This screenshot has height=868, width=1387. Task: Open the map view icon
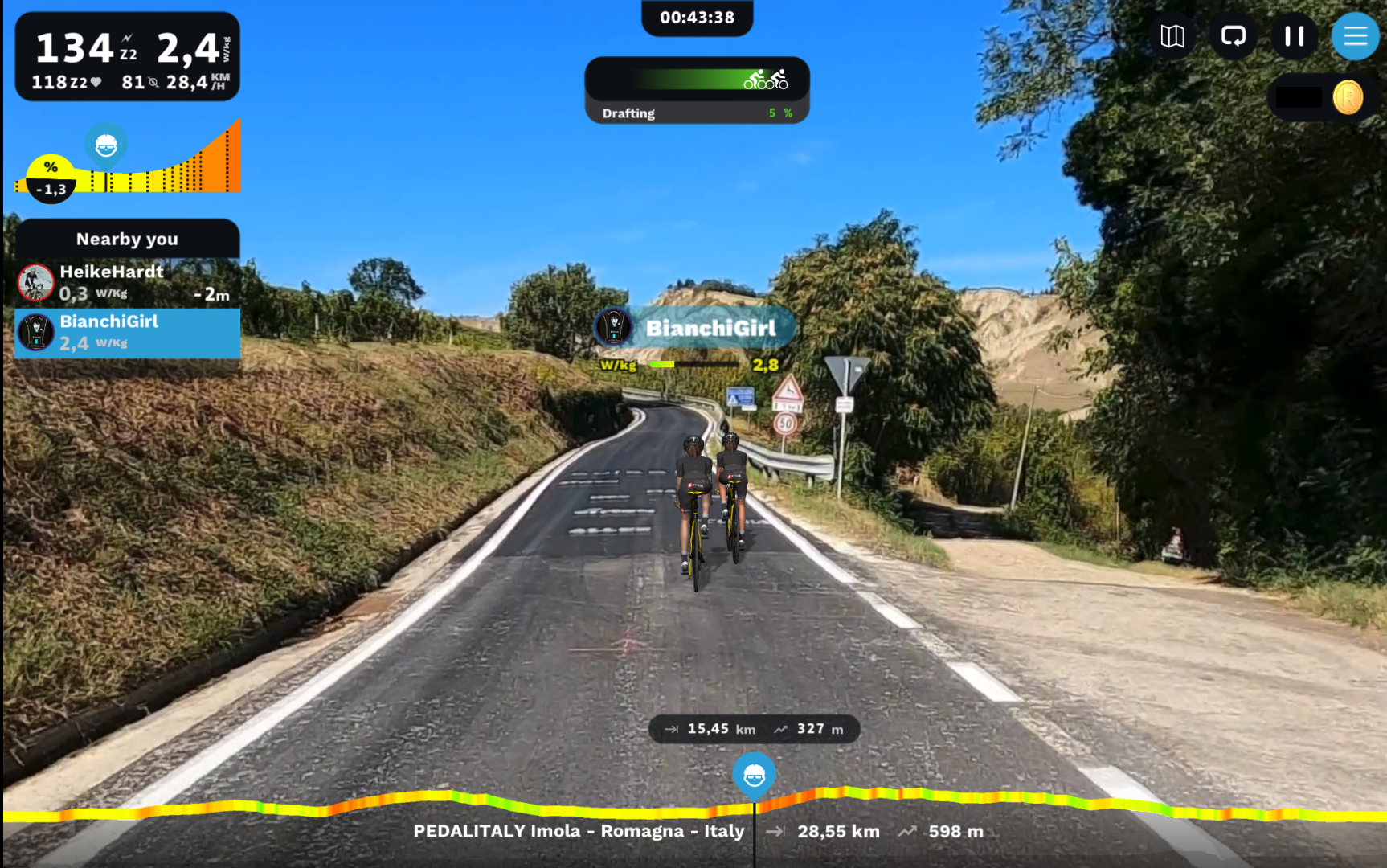coord(1172,36)
